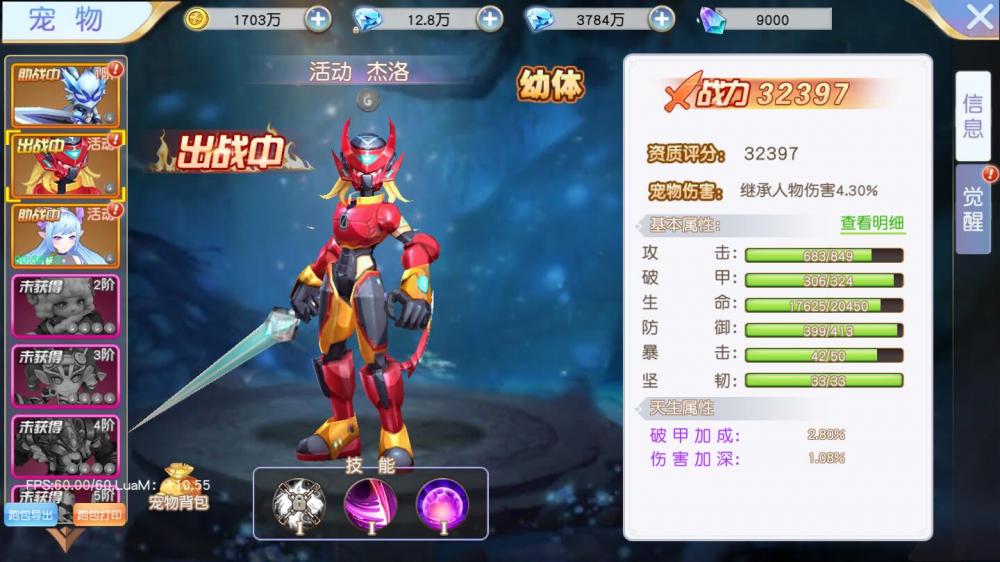The height and width of the screenshot is (562, 1000).
Task: Close the pet screen with the X
Action: [x=979, y=17]
